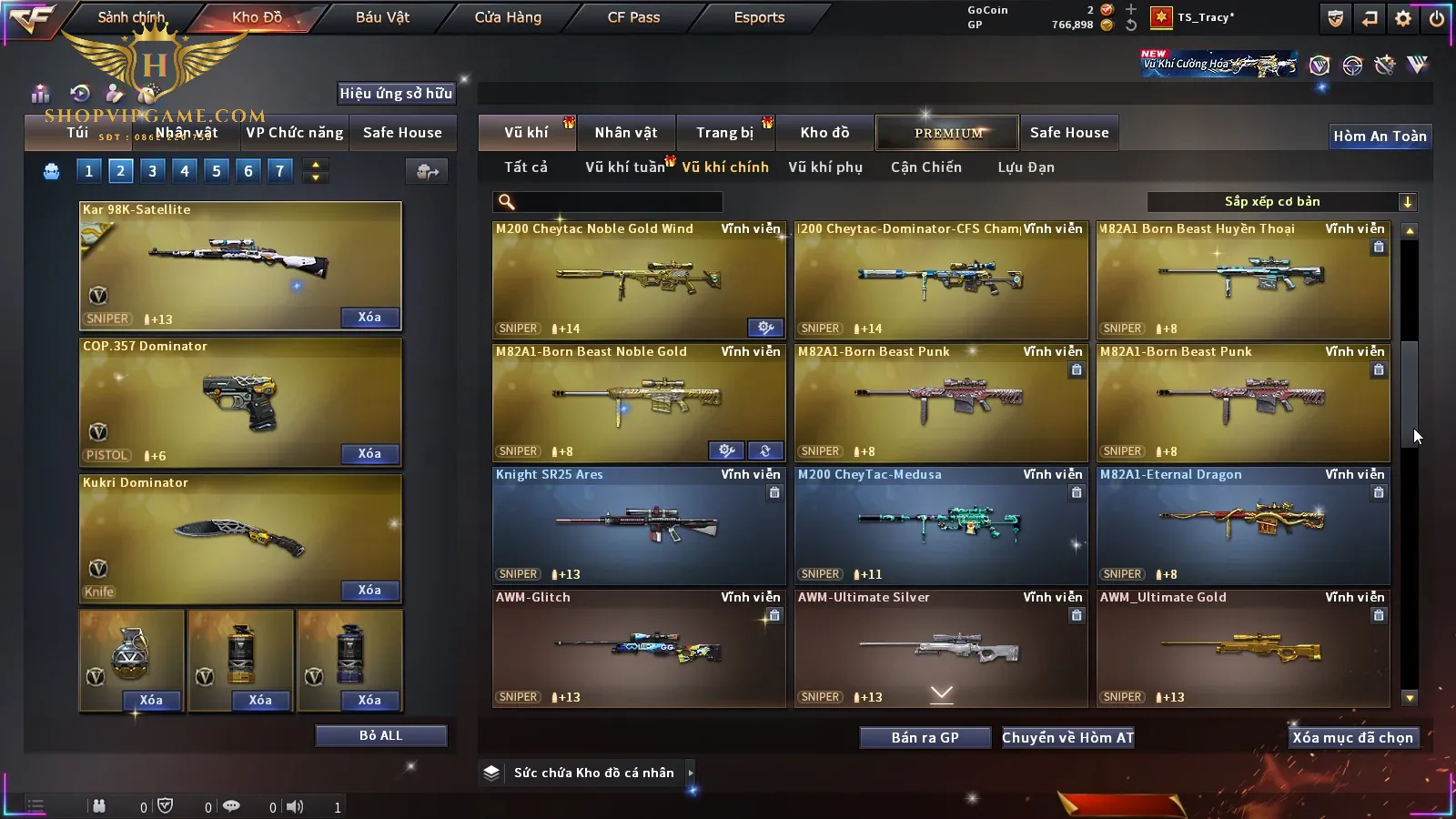Remove Kar 98K-Satellite with its Xóa button

coord(369,318)
